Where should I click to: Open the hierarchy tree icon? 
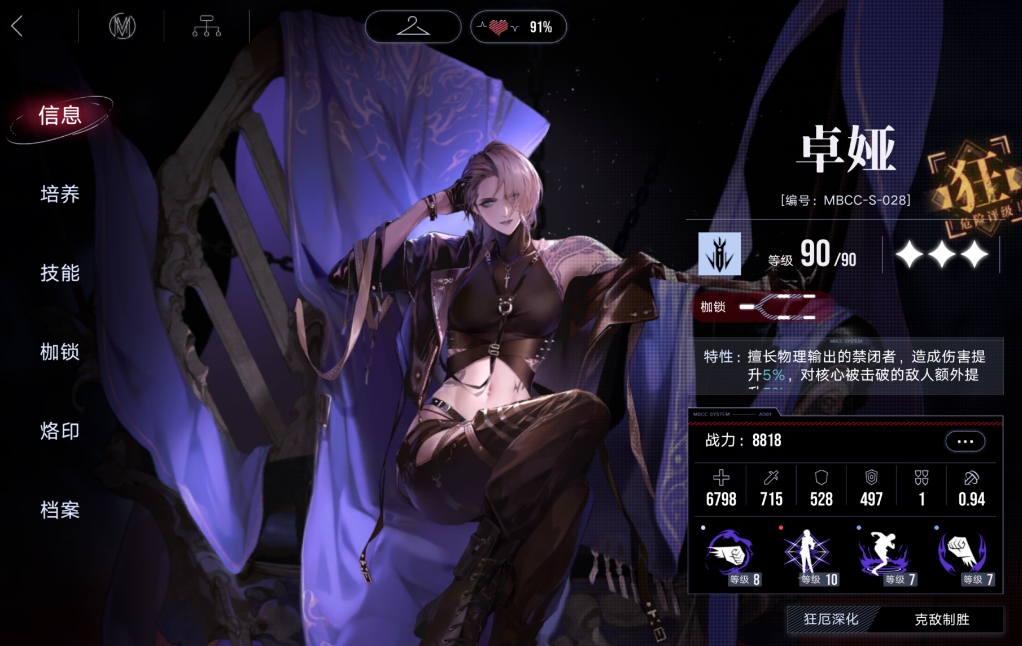click(x=207, y=27)
